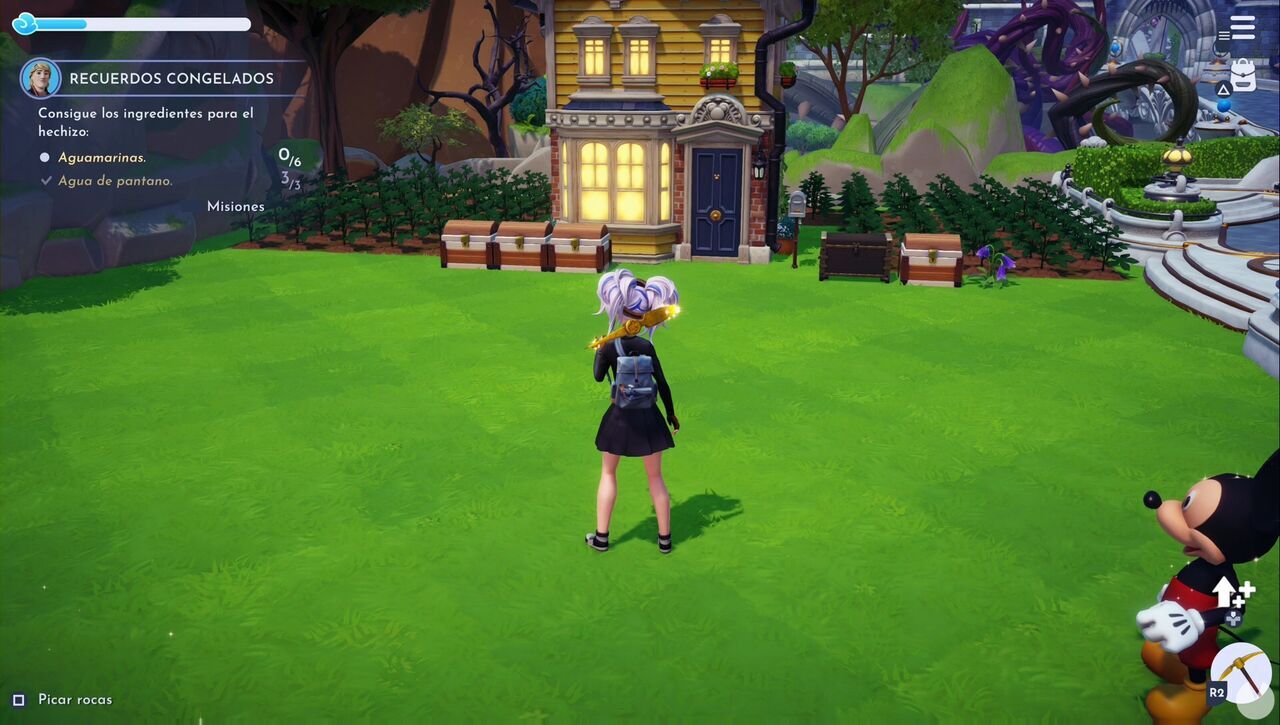Select the triangle button icon

point(1224,88)
